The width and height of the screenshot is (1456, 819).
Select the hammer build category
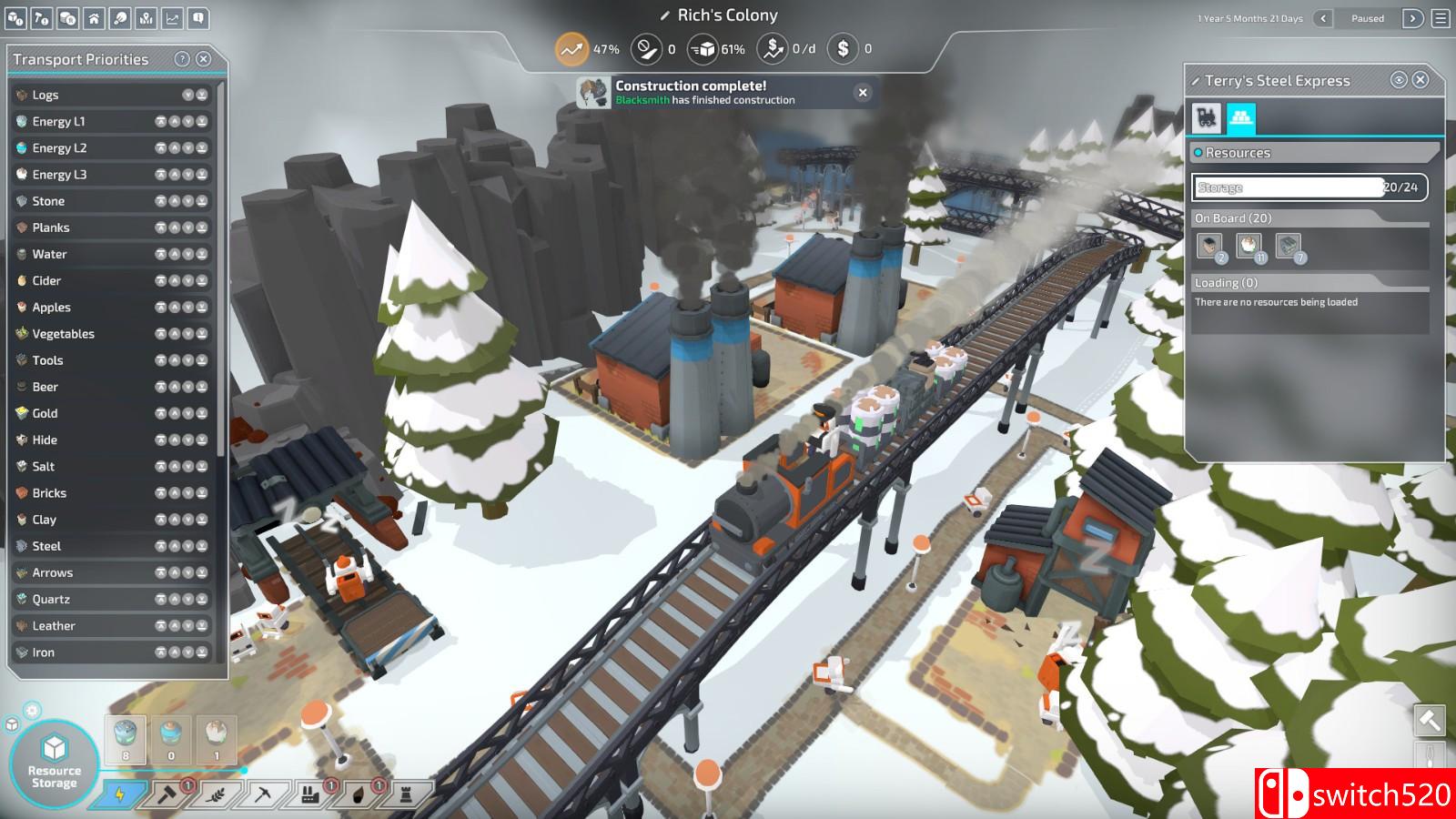tap(167, 794)
